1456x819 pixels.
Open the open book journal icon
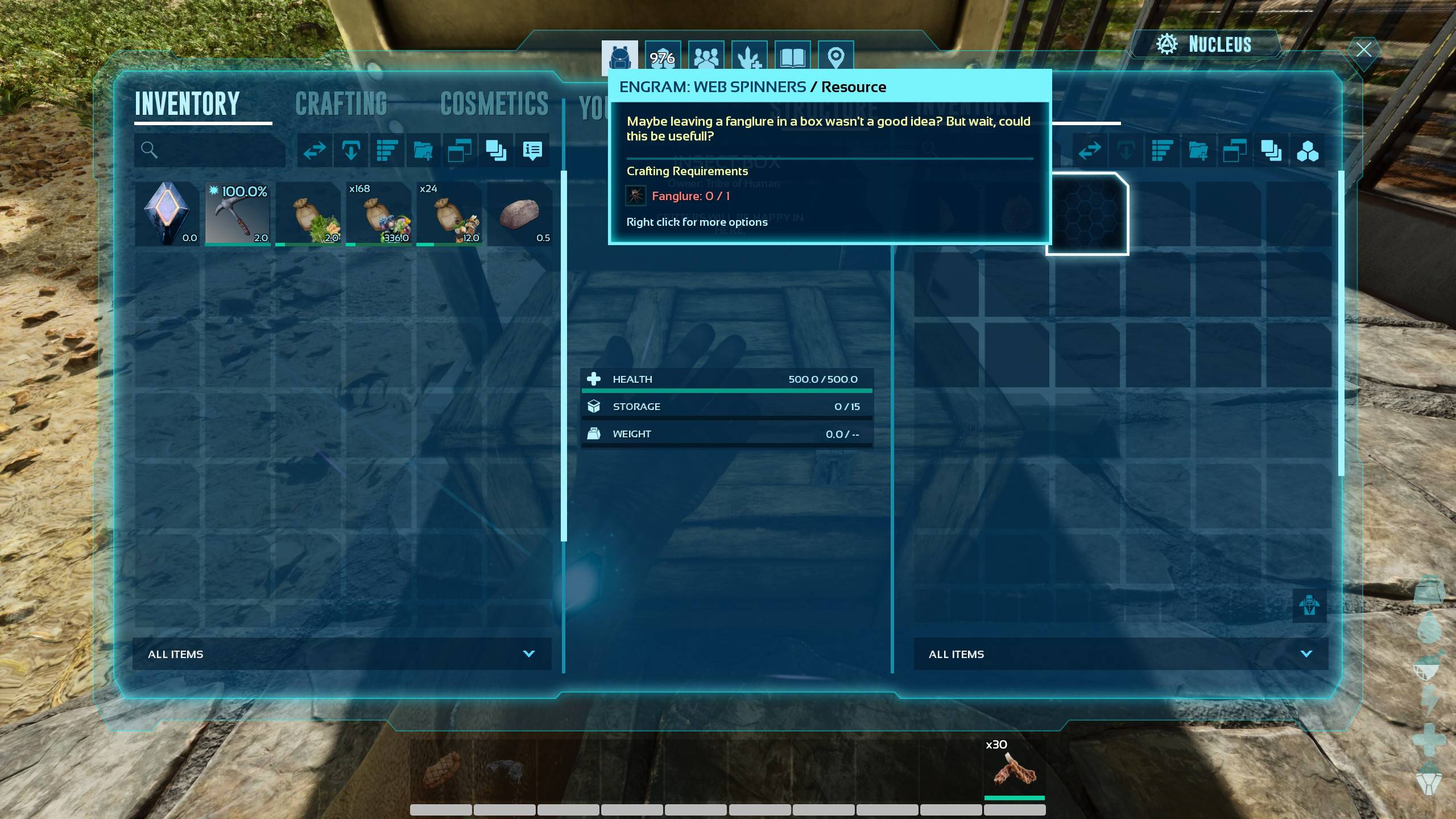tap(792, 57)
